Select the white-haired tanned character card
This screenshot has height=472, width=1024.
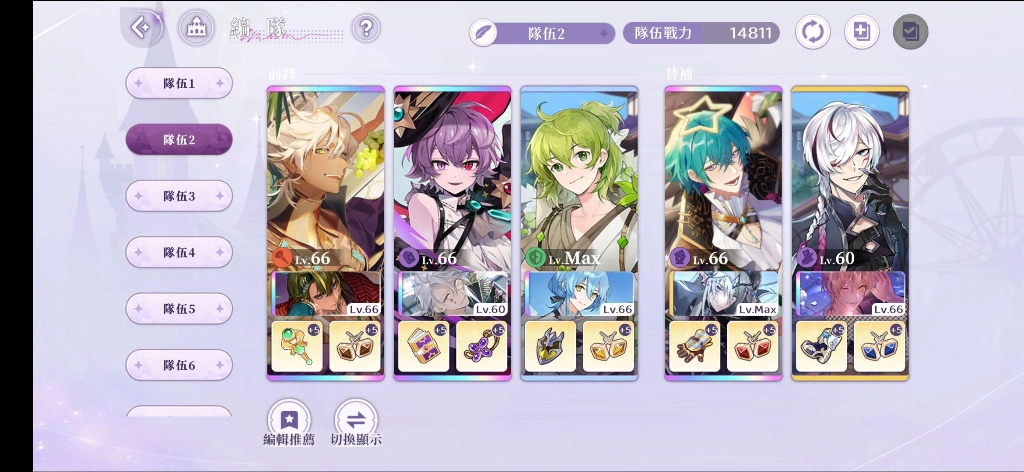pyautogui.click(x=325, y=175)
